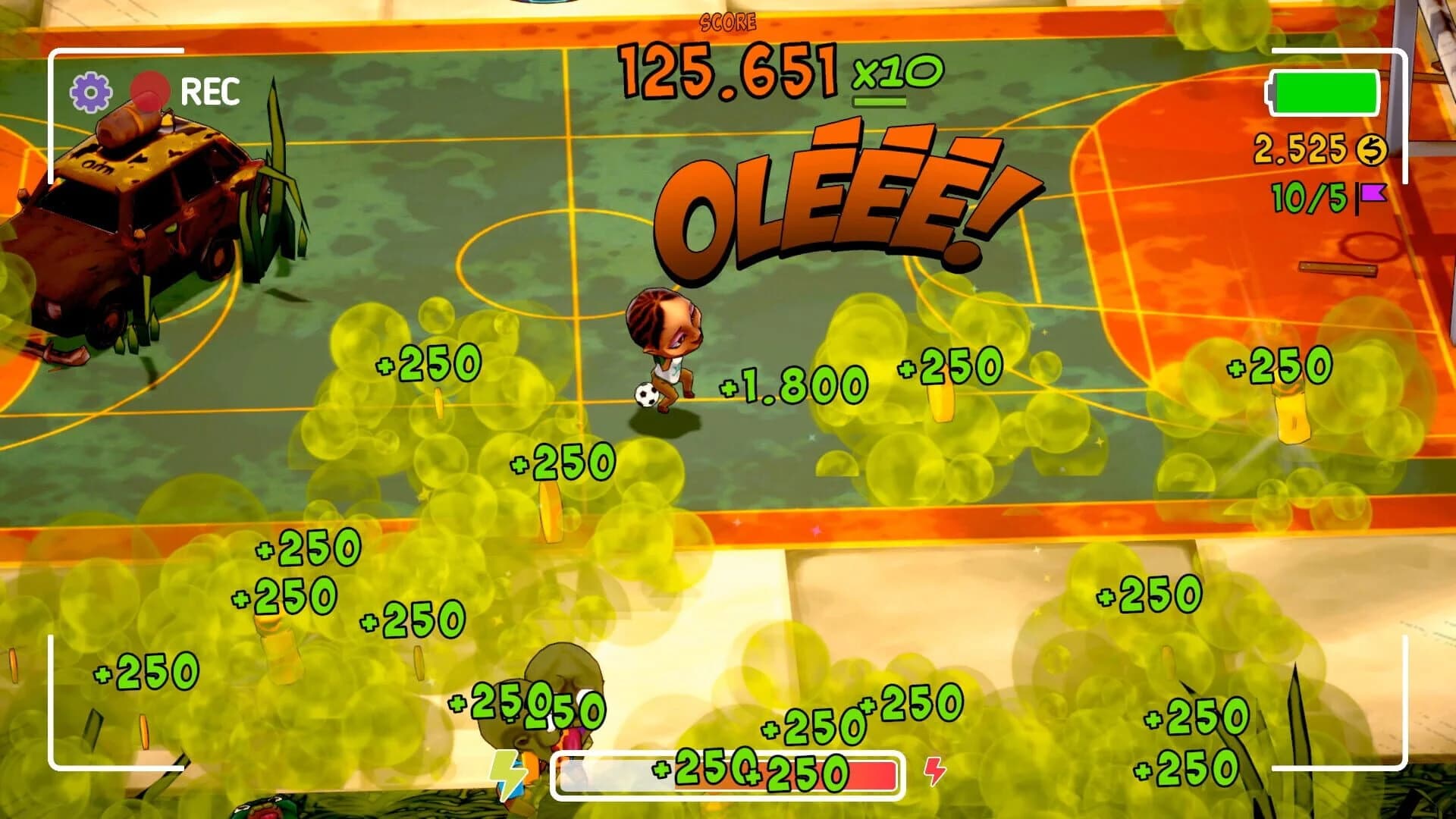Screen dimensions: 1456x819
Task: Open the purple settings gear icon
Action: pos(90,91)
